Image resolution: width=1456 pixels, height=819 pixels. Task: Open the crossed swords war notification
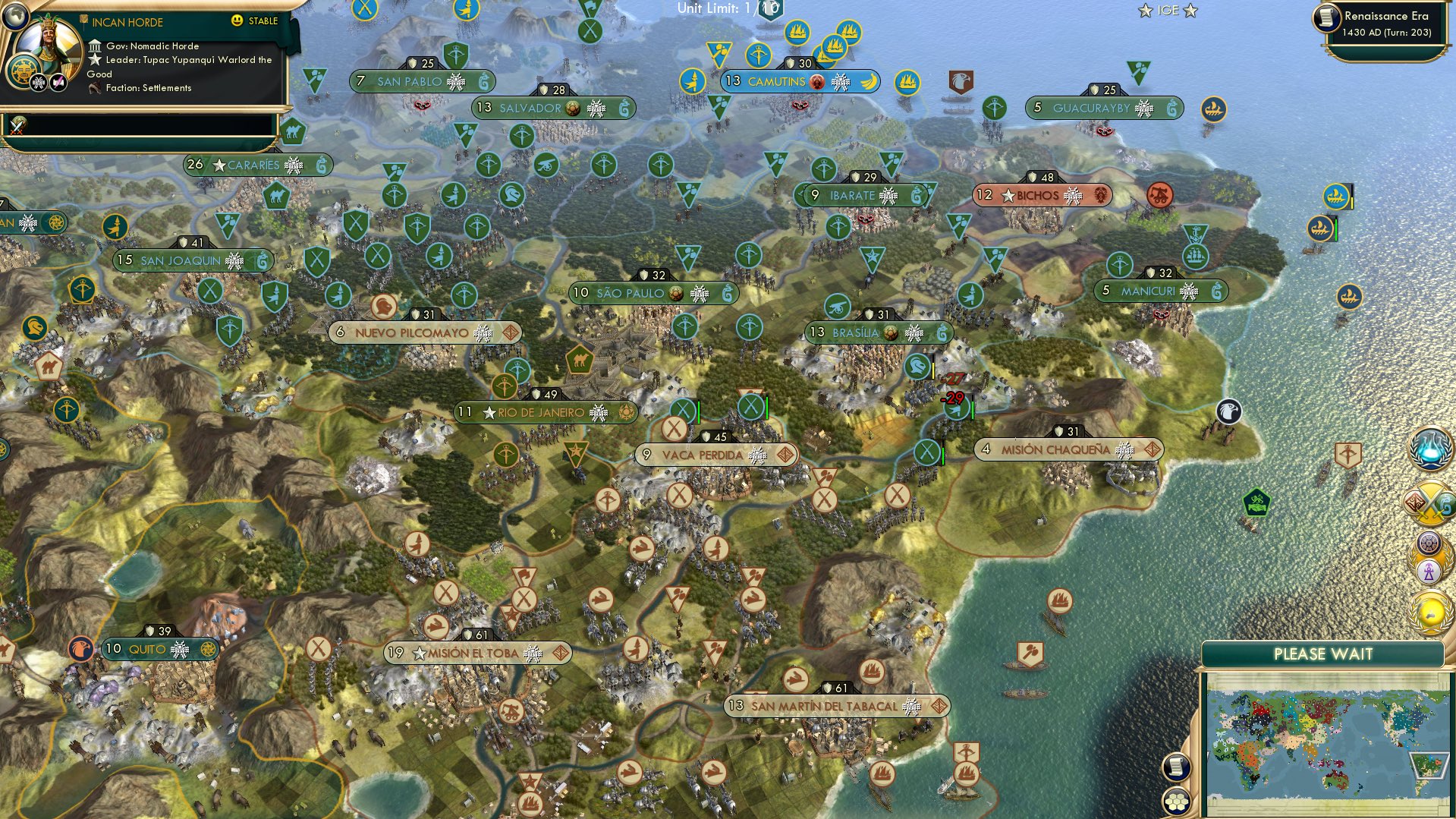[x=1429, y=502]
